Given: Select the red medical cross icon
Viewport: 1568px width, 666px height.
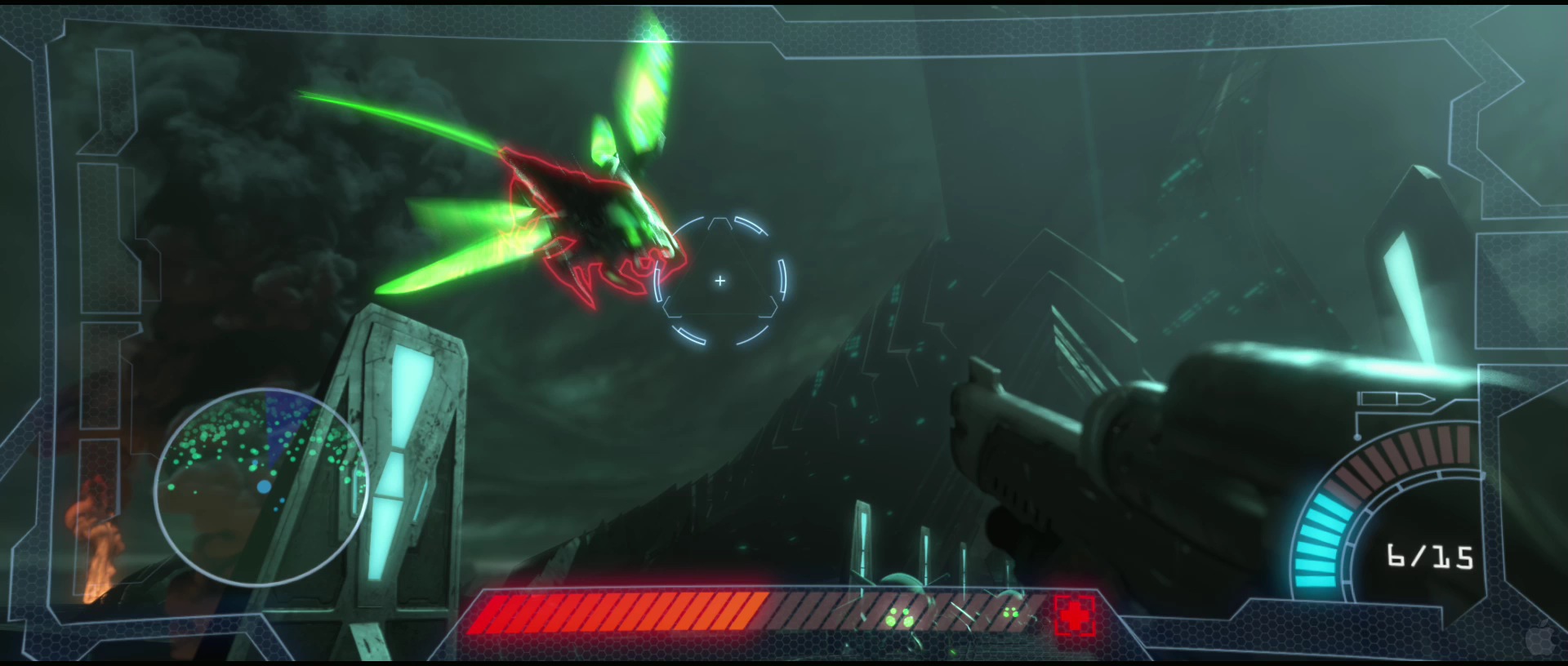Looking at the screenshot, I should (x=1074, y=615).
